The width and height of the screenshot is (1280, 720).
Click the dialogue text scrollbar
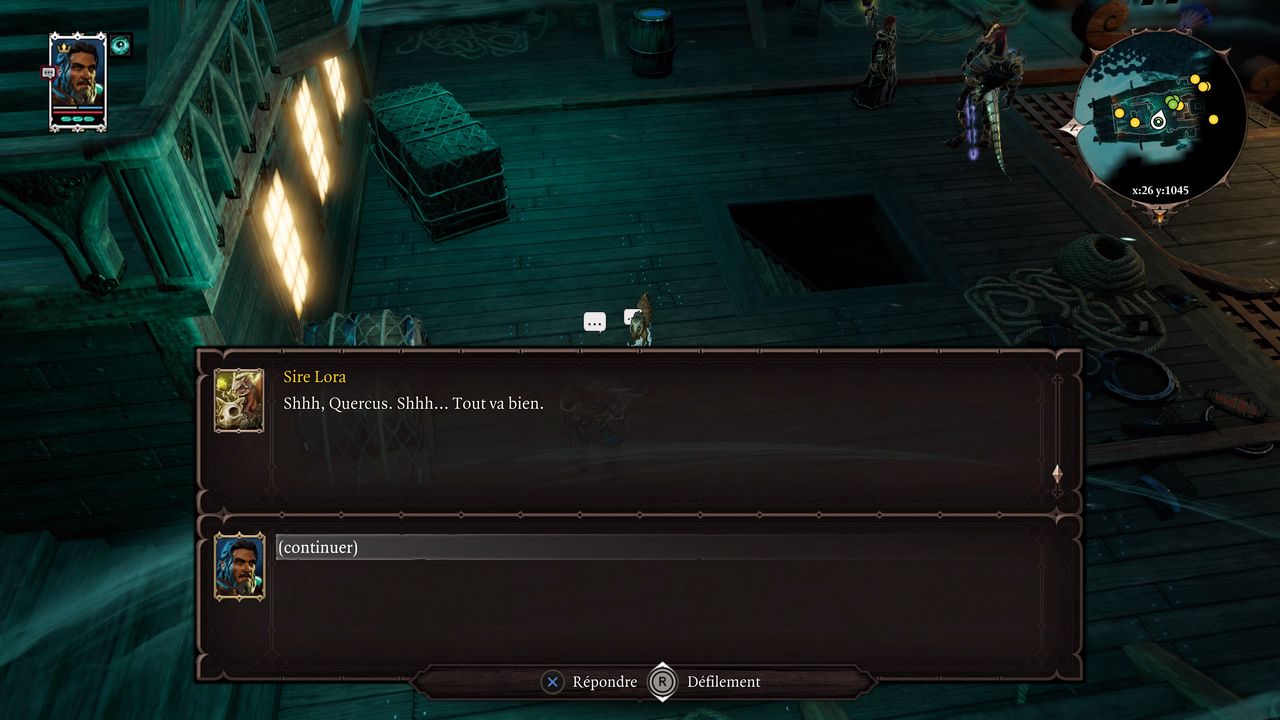[x=1057, y=430]
